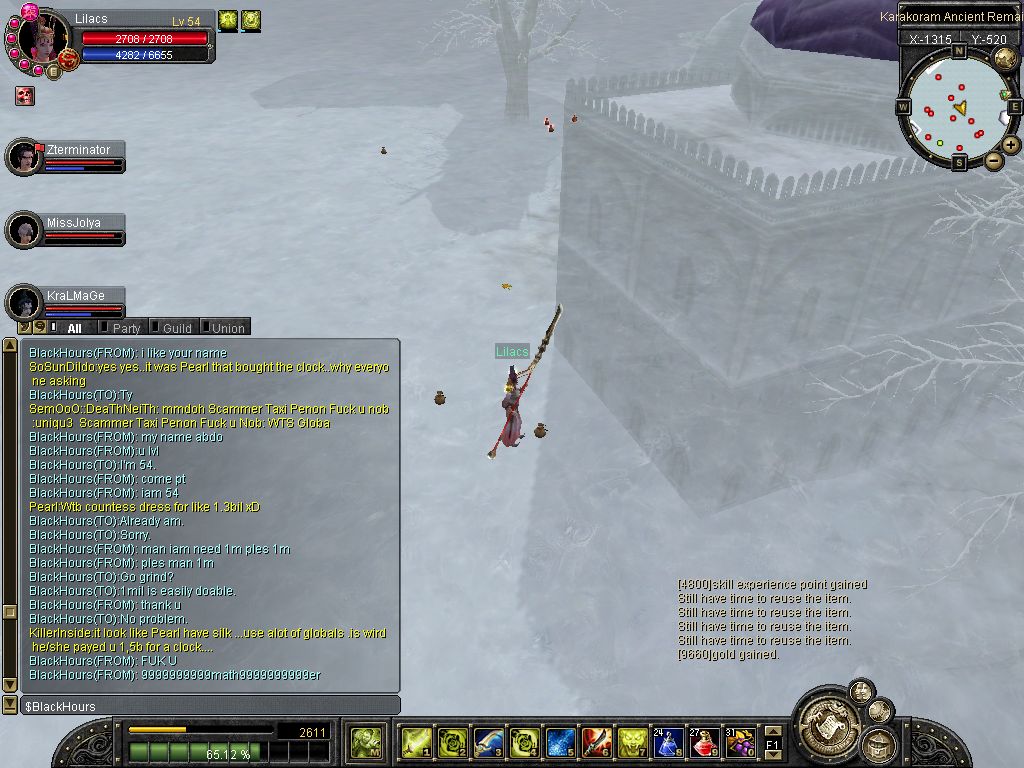Show the All chat tab
The width and height of the screenshot is (1024, 768).
[74, 328]
